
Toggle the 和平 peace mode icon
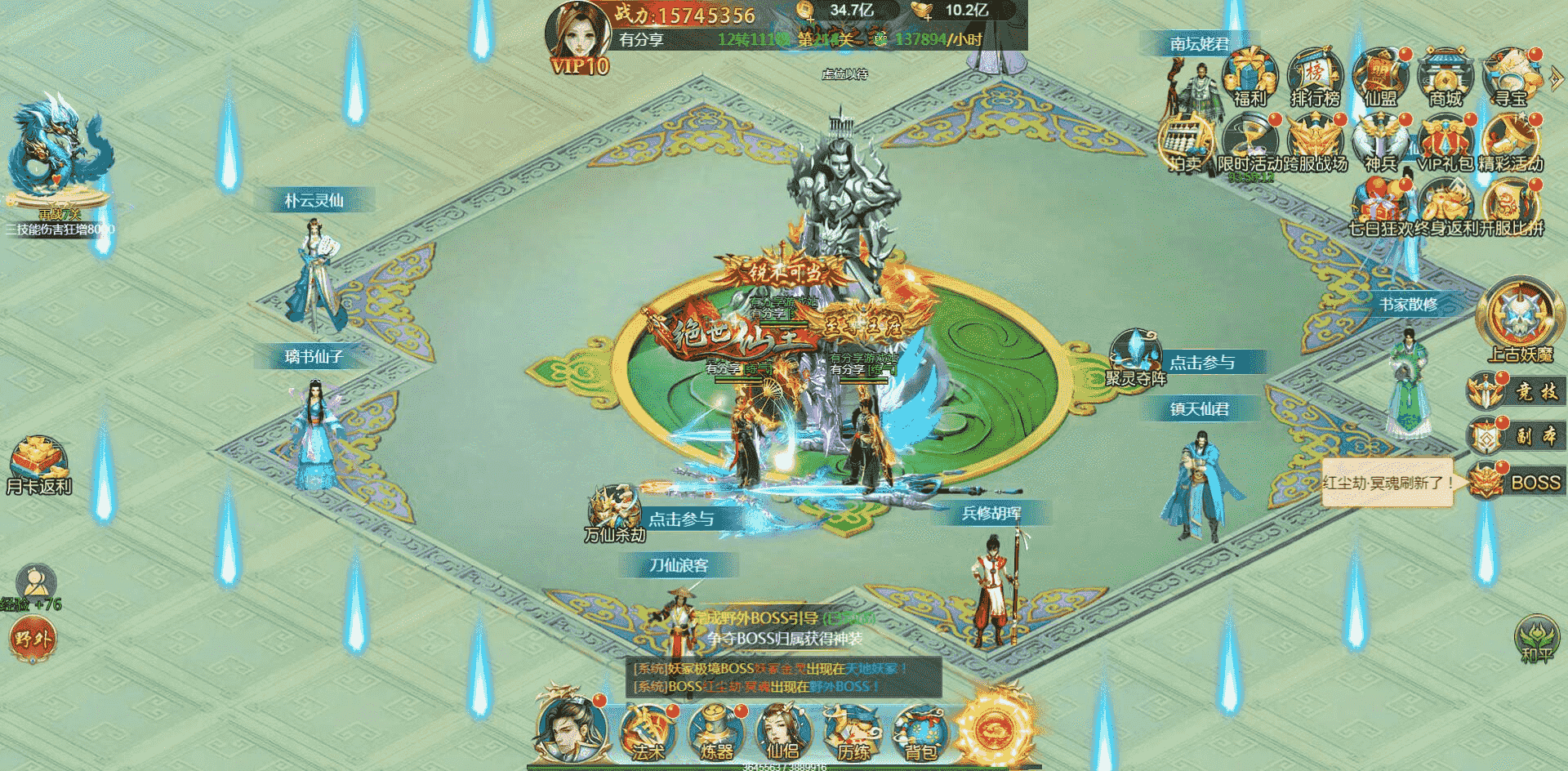pyautogui.click(x=1536, y=638)
